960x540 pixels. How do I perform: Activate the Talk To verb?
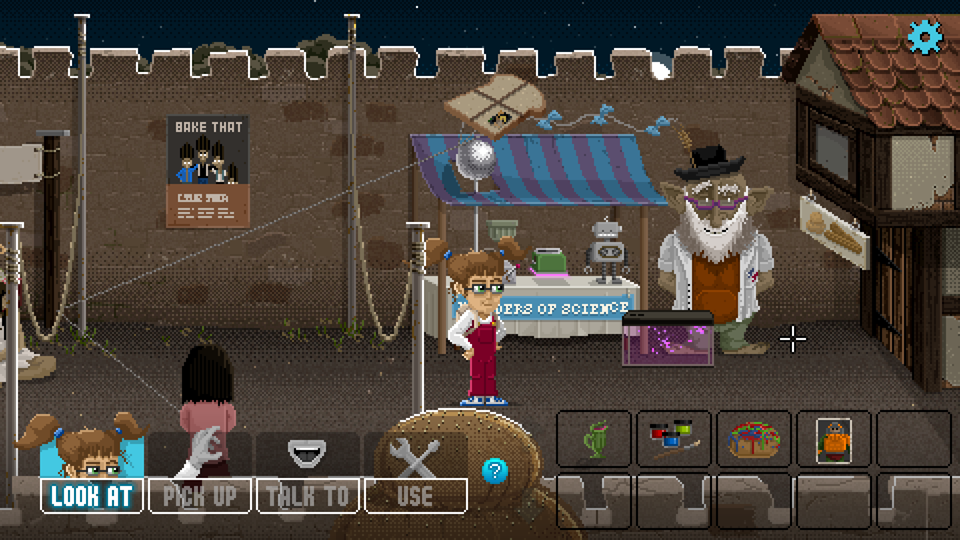[308, 495]
